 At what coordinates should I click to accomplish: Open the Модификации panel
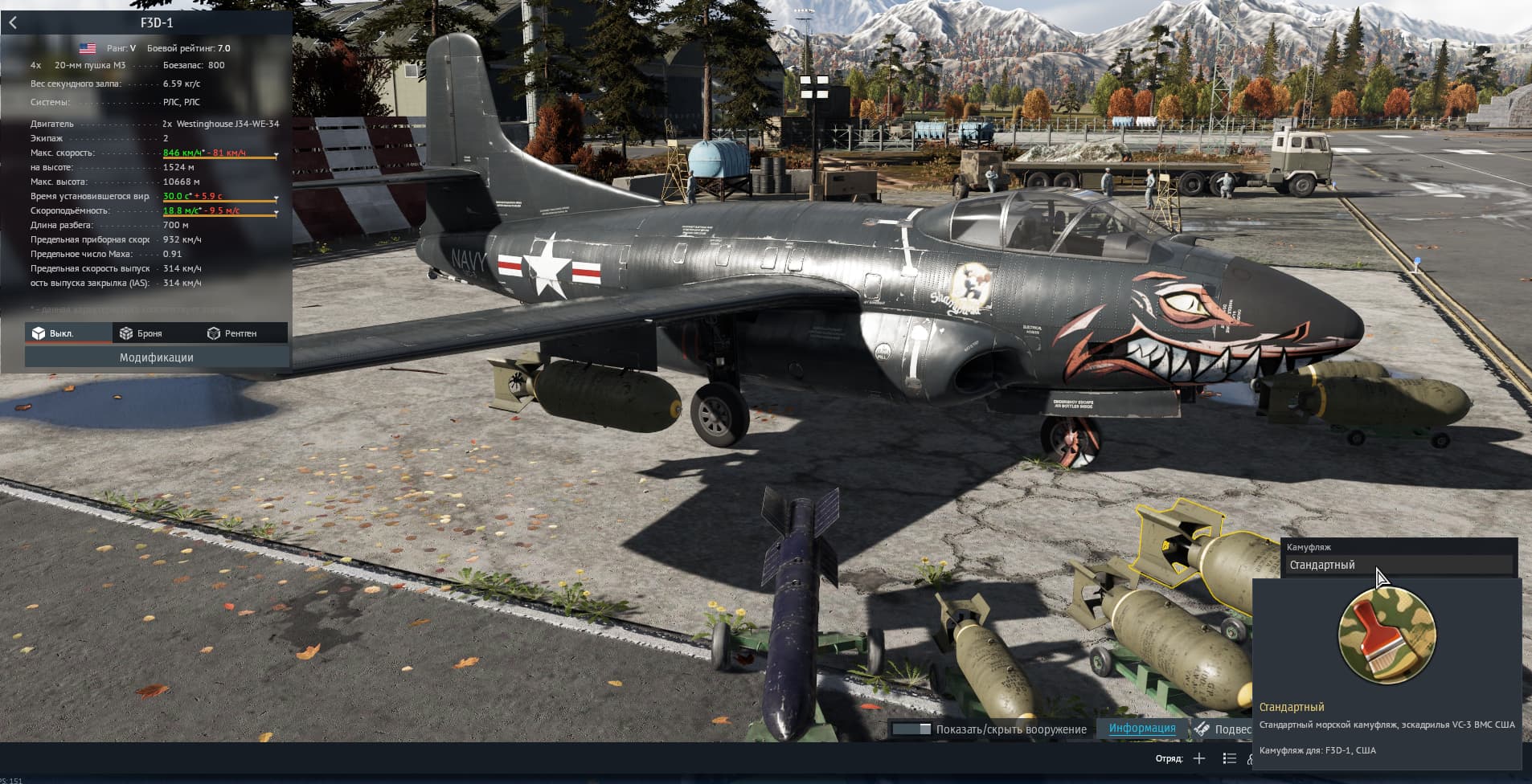pos(157,357)
